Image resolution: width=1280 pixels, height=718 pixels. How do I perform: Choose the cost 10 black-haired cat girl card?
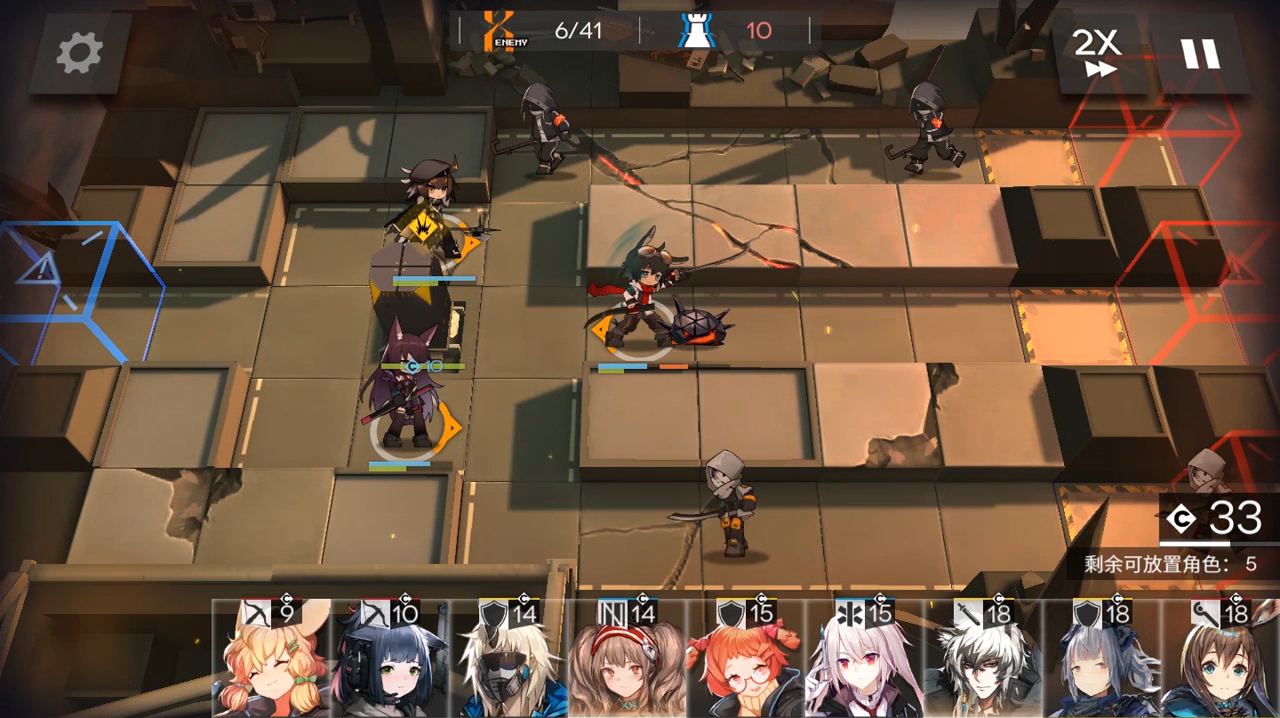click(389, 660)
